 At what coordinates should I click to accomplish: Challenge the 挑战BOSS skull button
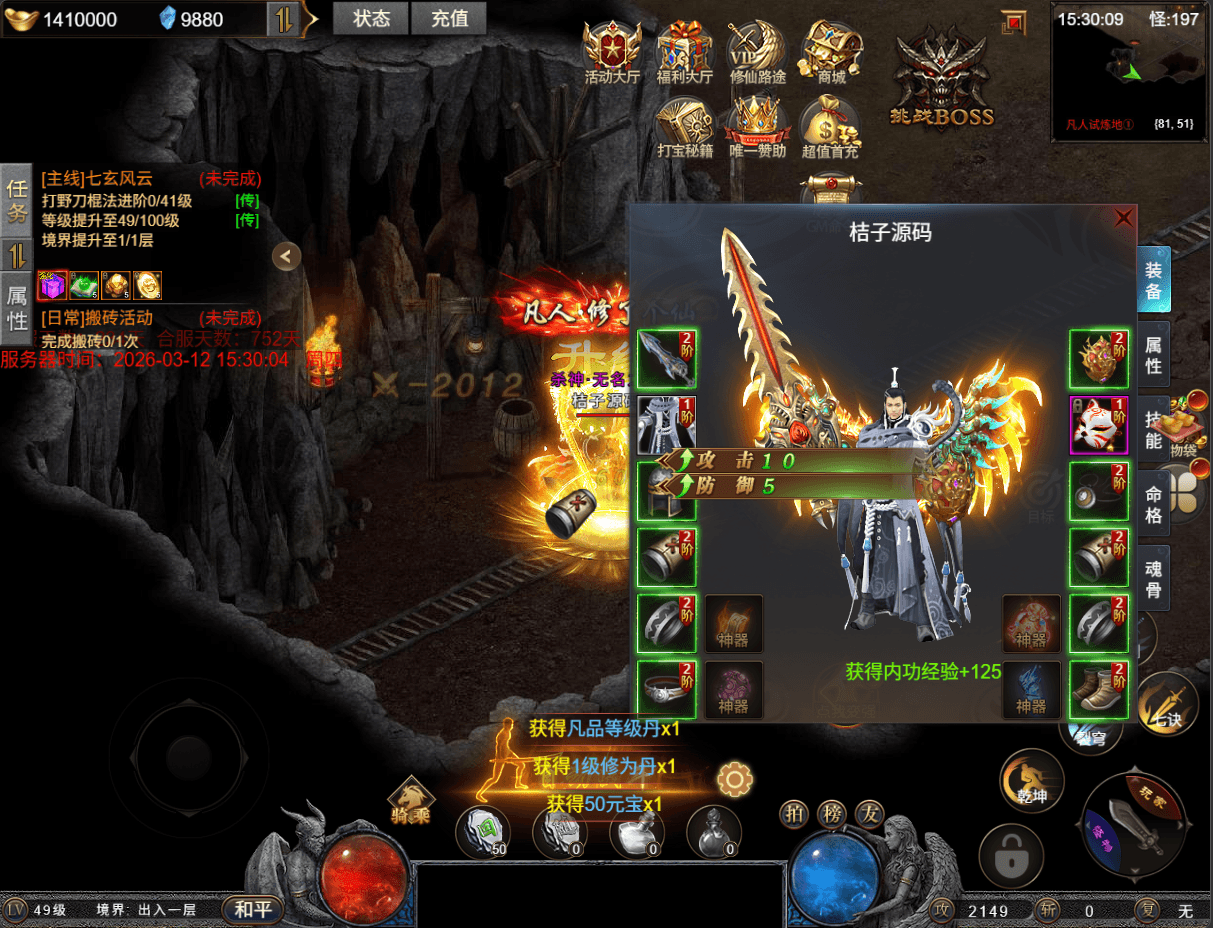[x=942, y=80]
